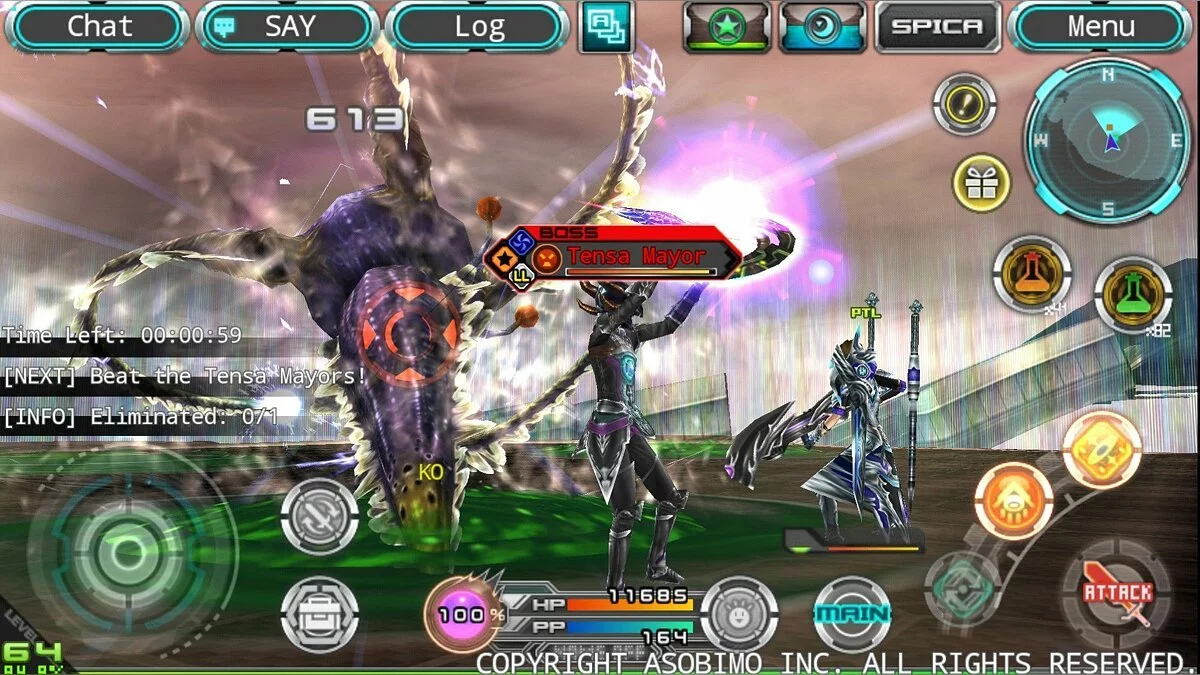
Task: Open the main Menu
Action: (1101, 27)
